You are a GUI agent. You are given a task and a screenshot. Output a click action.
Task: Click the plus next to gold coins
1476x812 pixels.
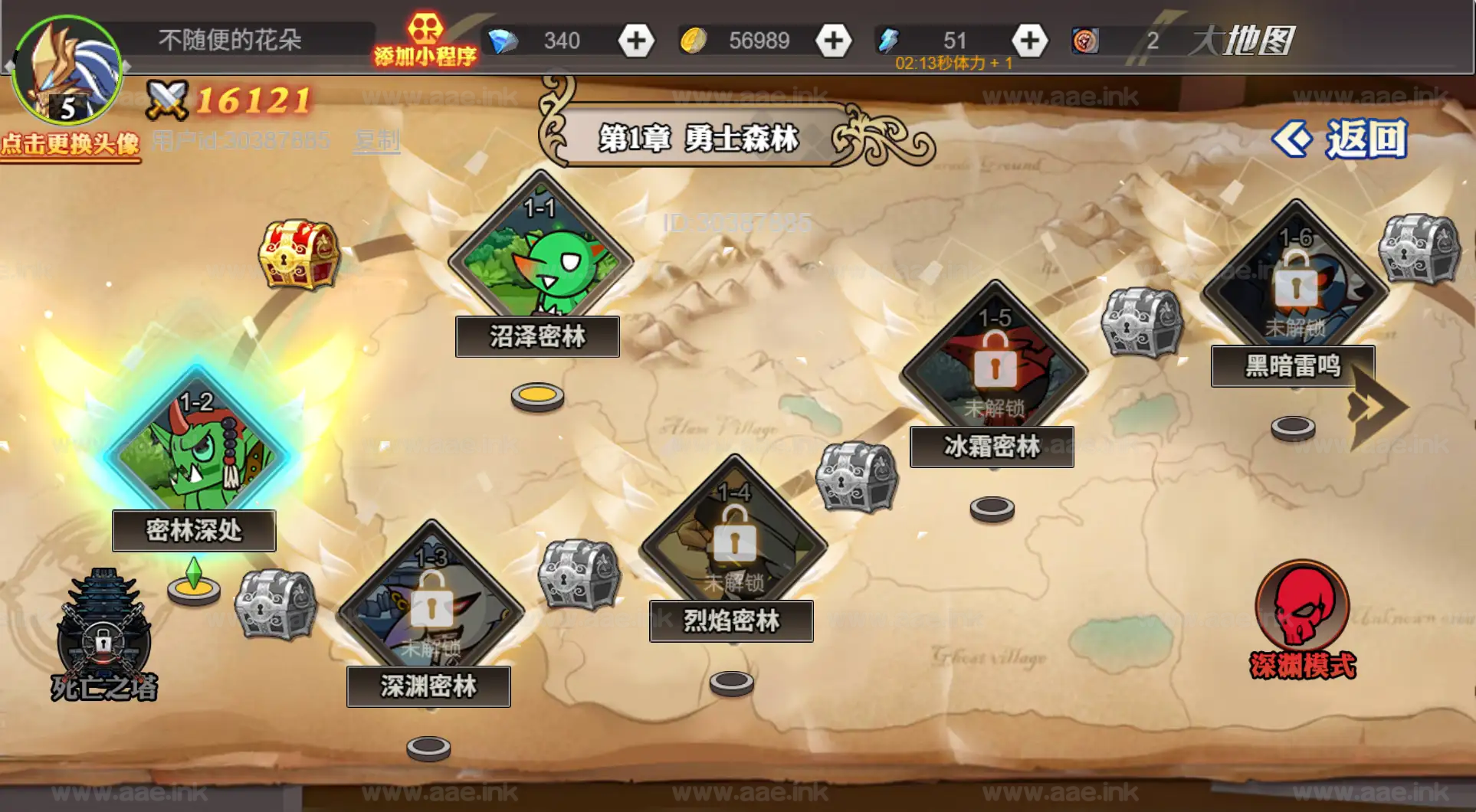point(834,40)
